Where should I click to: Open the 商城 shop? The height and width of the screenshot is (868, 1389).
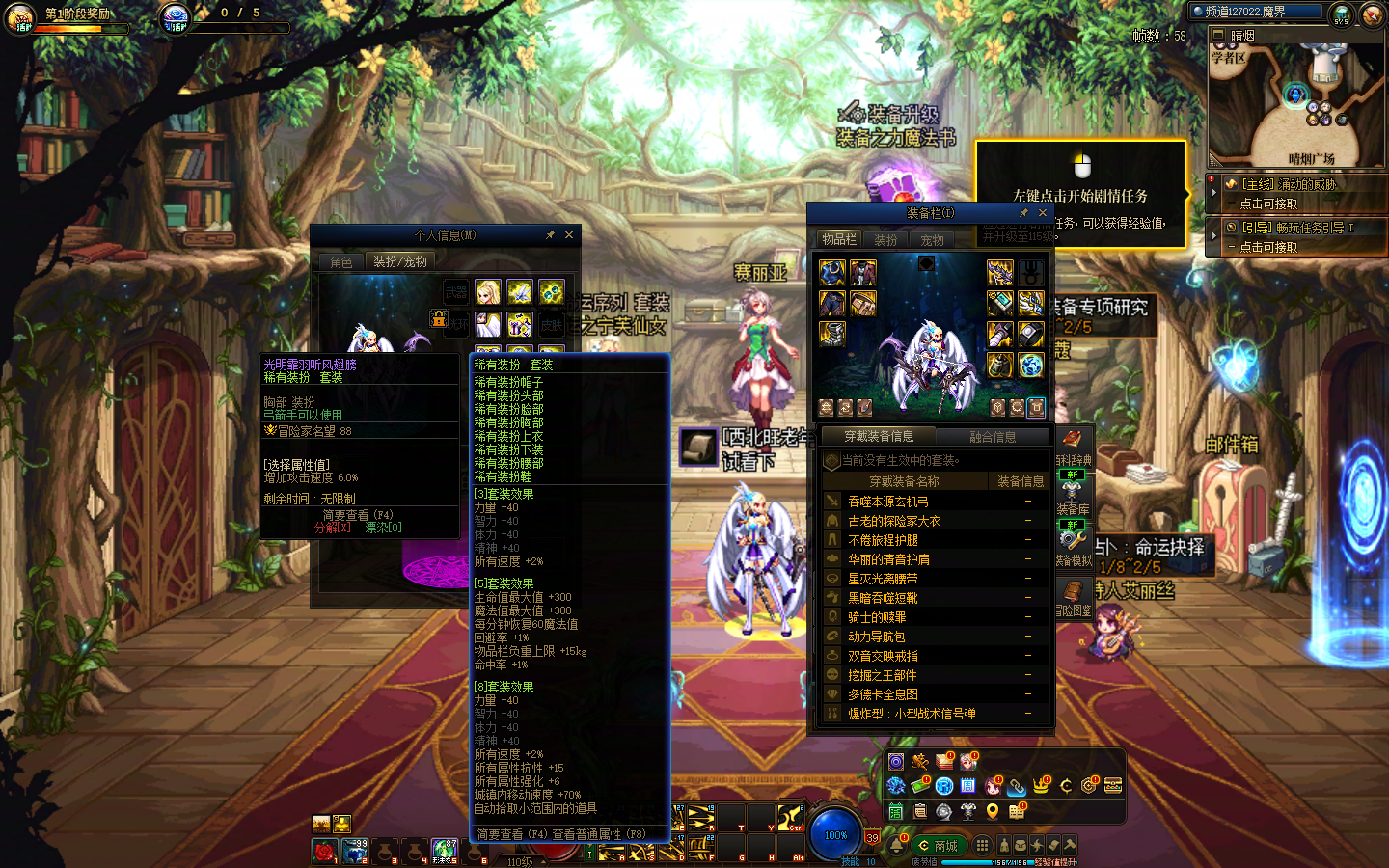(939, 846)
